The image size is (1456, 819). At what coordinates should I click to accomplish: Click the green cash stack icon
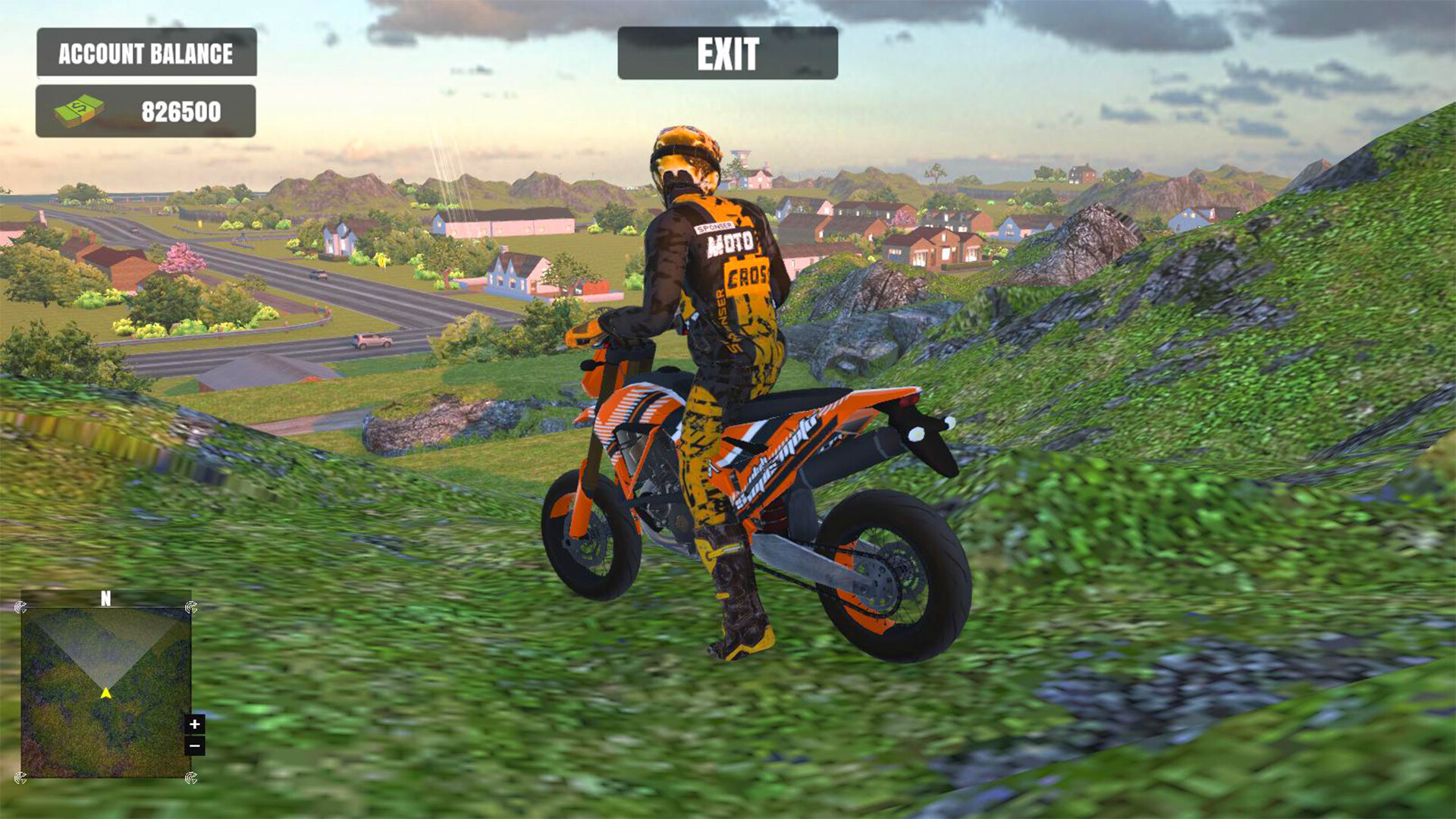(80, 110)
